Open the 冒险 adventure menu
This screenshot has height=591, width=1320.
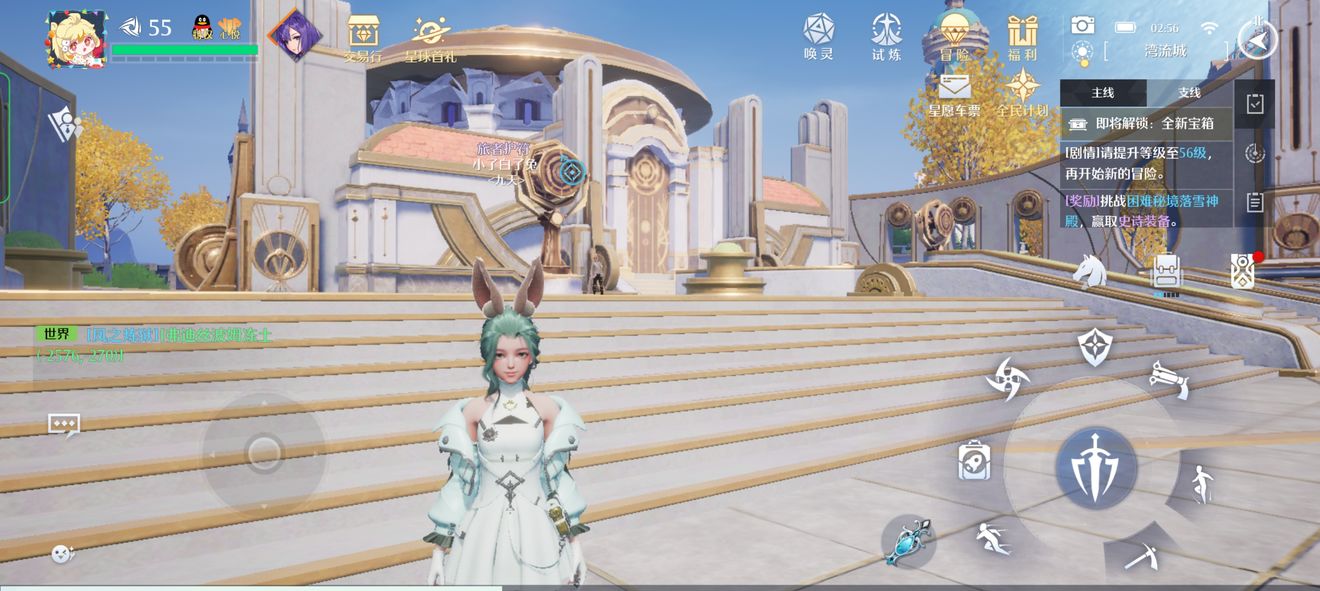pos(955,37)
